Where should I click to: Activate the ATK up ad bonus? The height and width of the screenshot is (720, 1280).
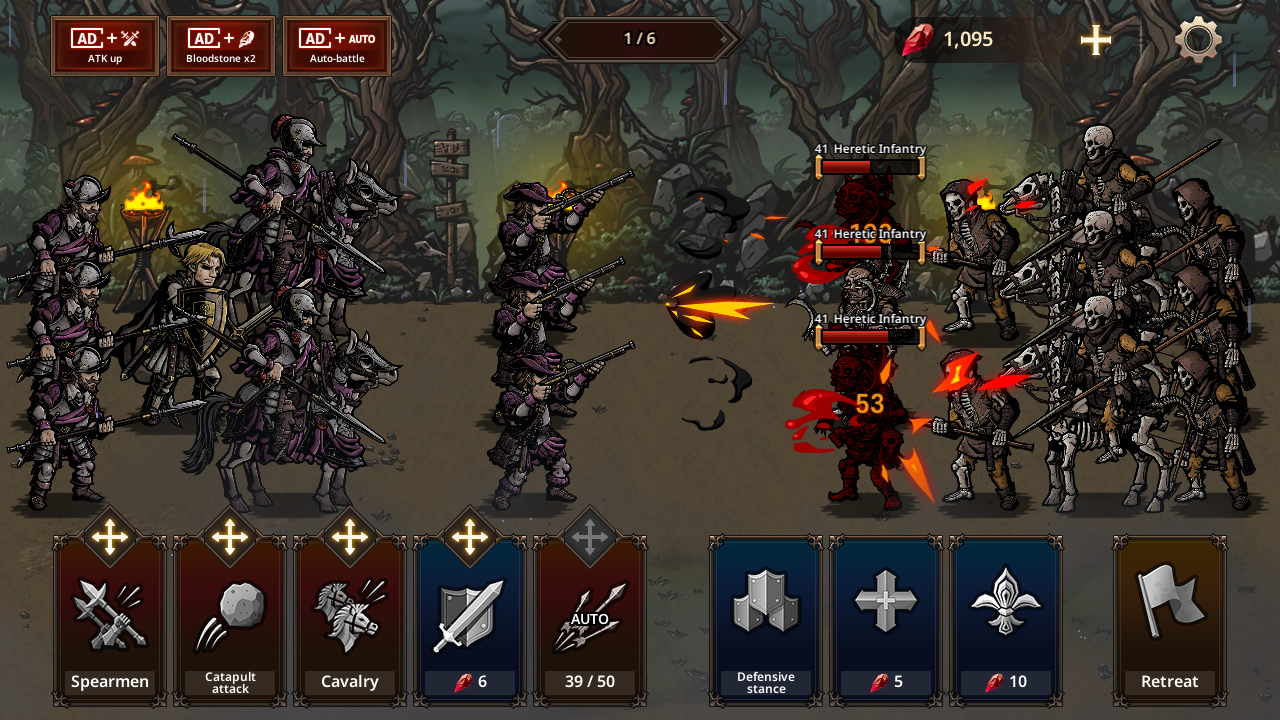click(105, 46)
